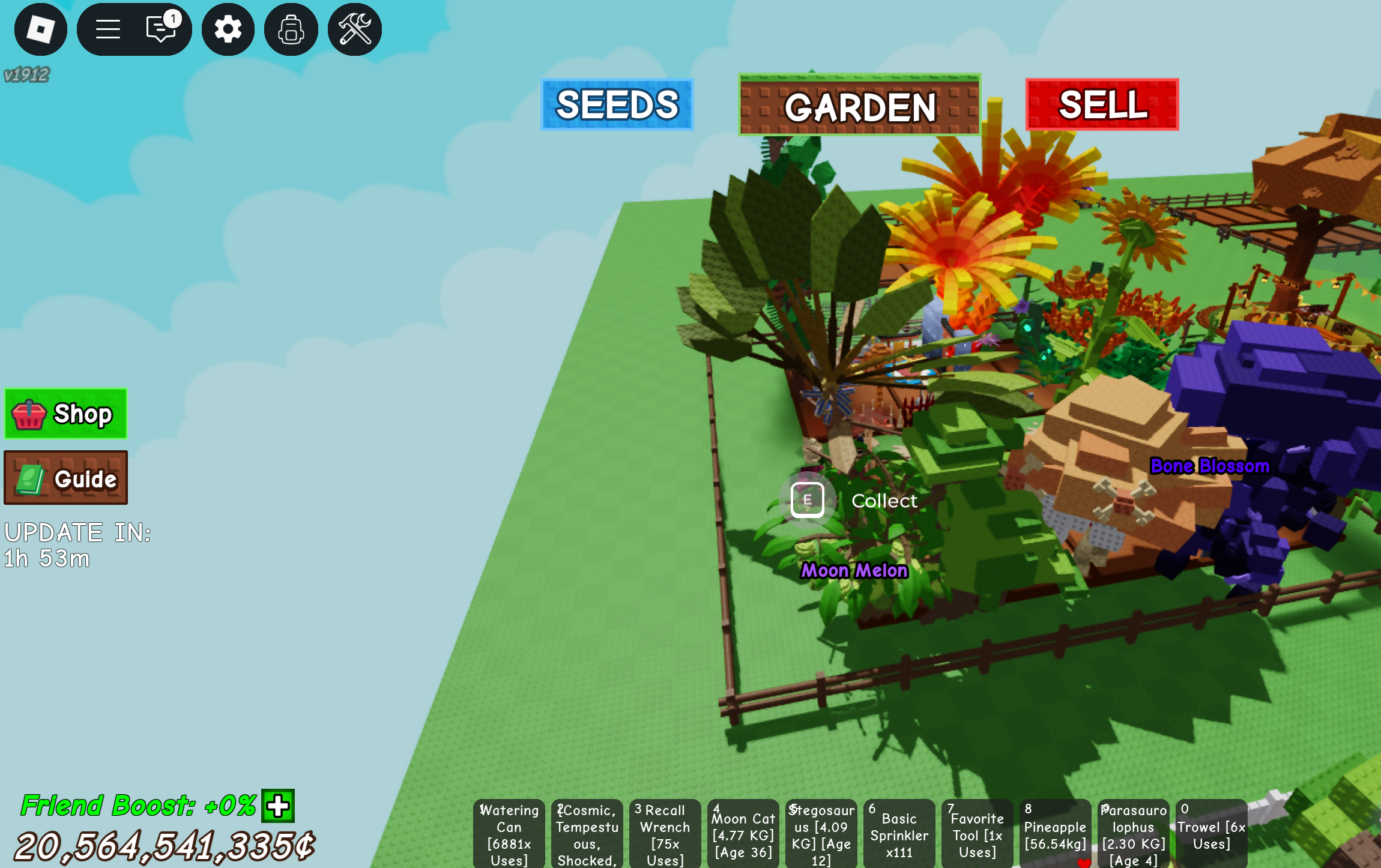Go to your GARDEN
1381x868 pixels.
pos(859,106)
